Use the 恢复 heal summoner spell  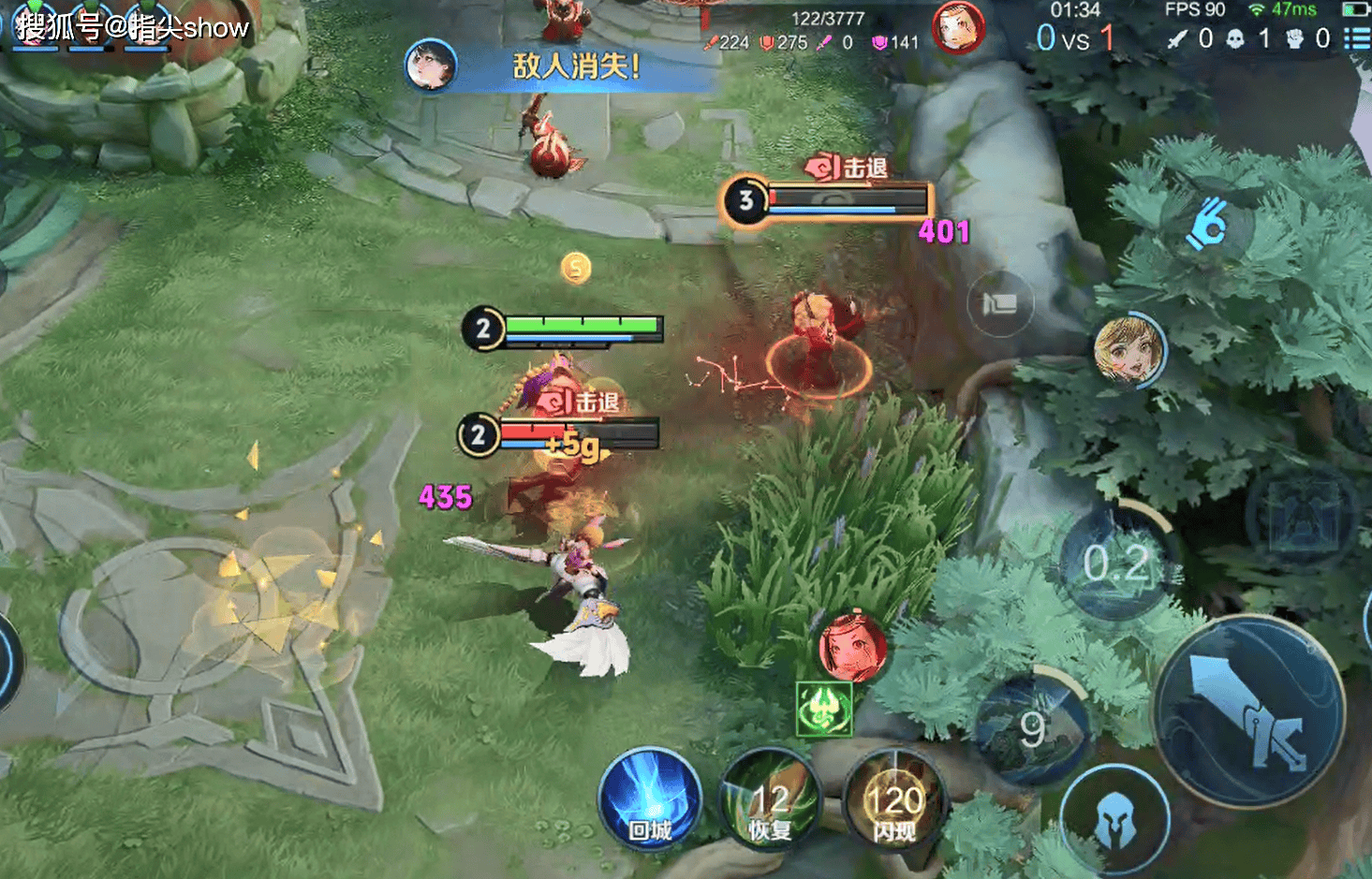[770, 802]
